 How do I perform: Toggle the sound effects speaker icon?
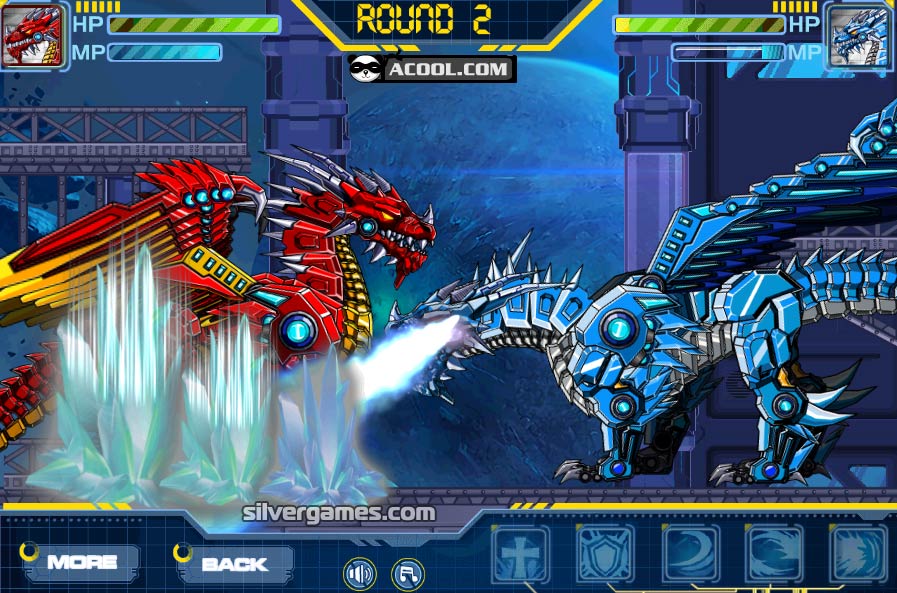(x=359, y=573)
